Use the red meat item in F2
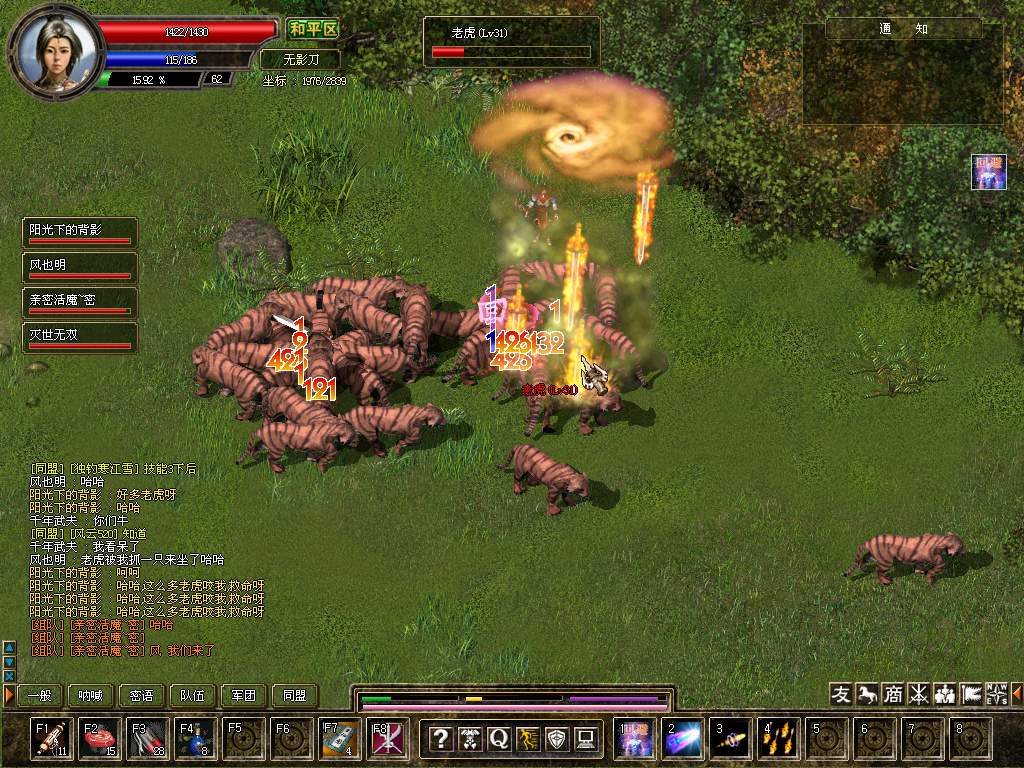 tap(100, 739)
